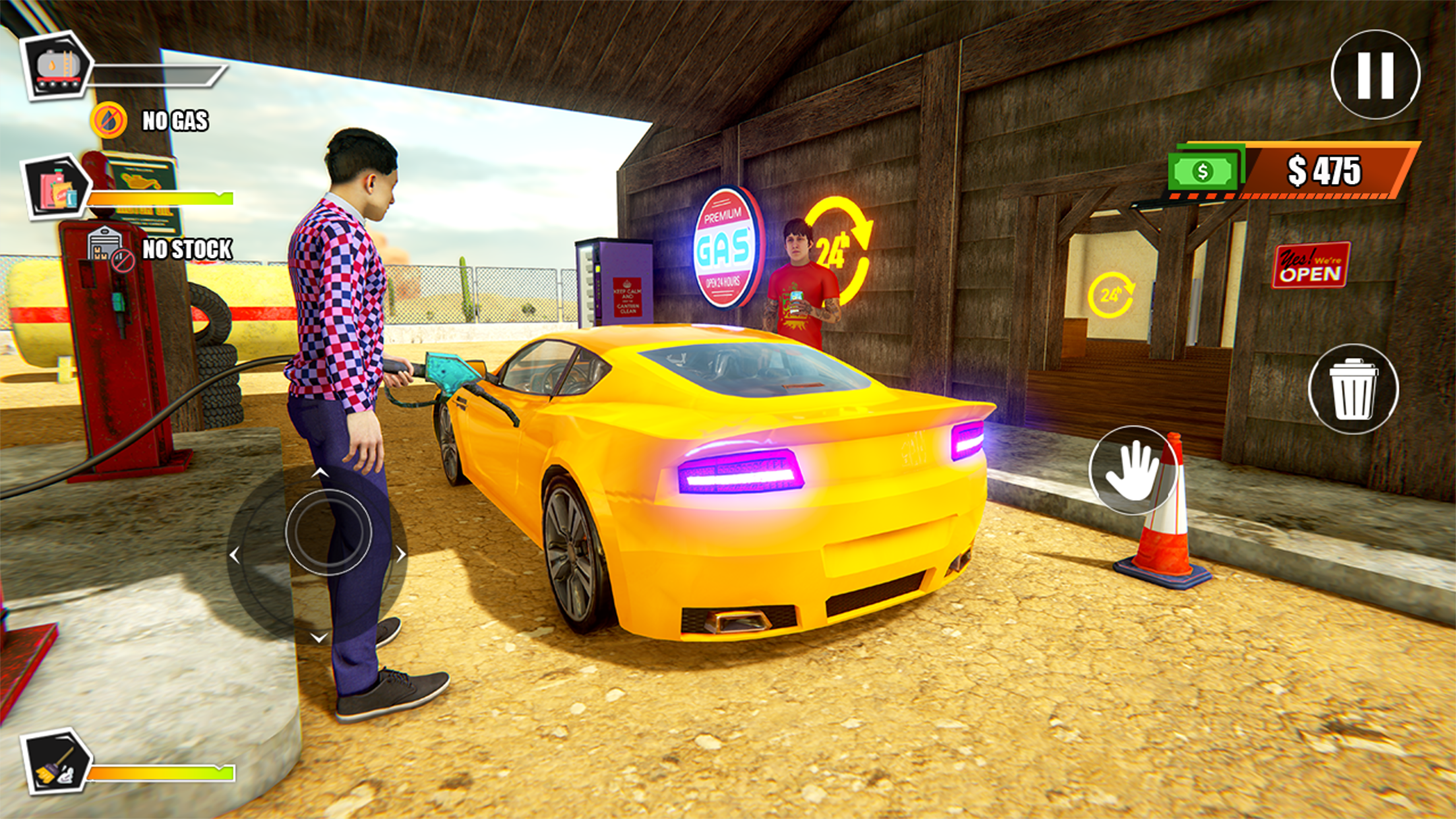Open the fuel tanker status icon

coord(58,67)
